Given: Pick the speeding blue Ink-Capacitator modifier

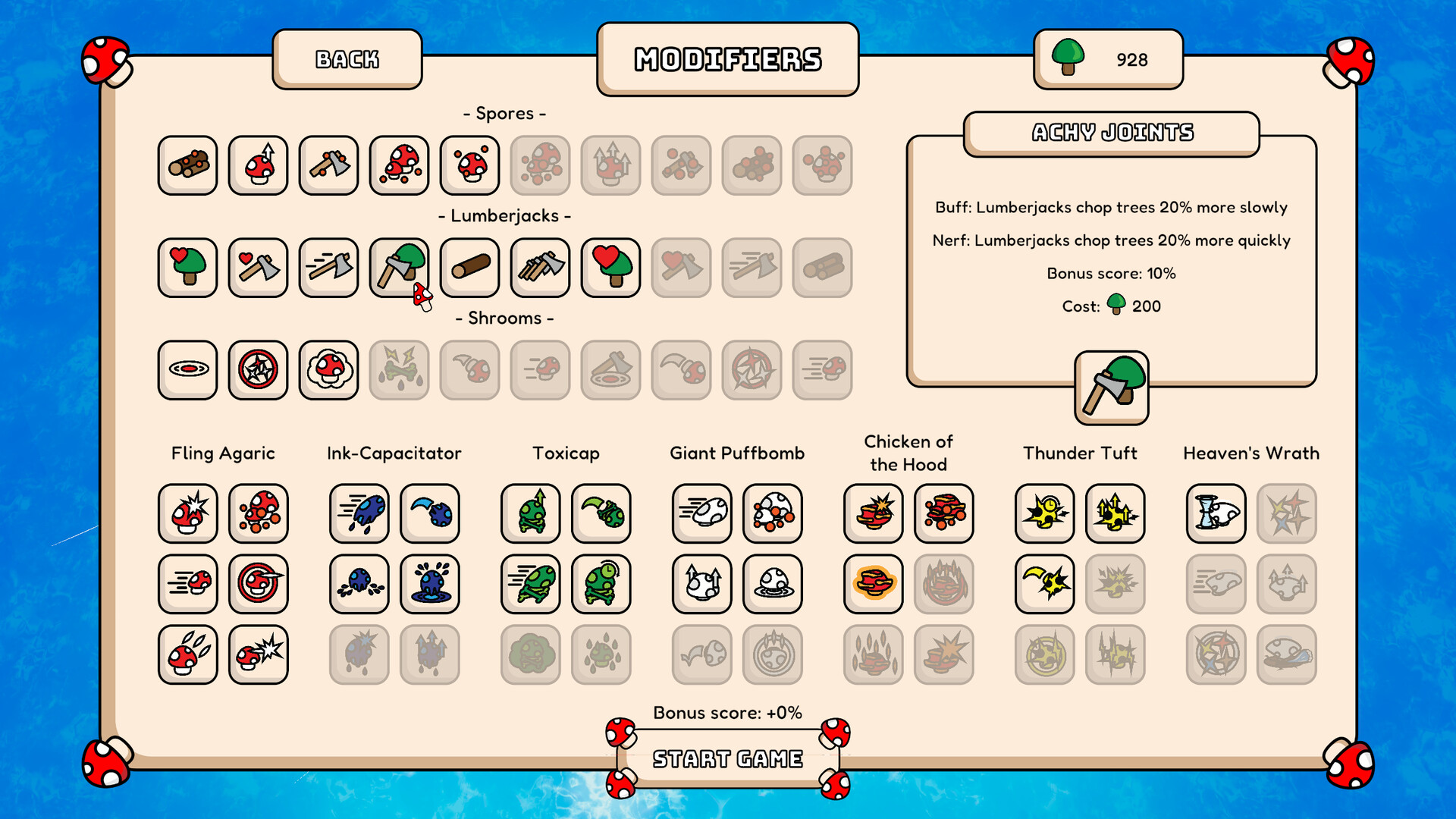Looking at the screenshot, I should pyautogui.click(x=359, y=513).
